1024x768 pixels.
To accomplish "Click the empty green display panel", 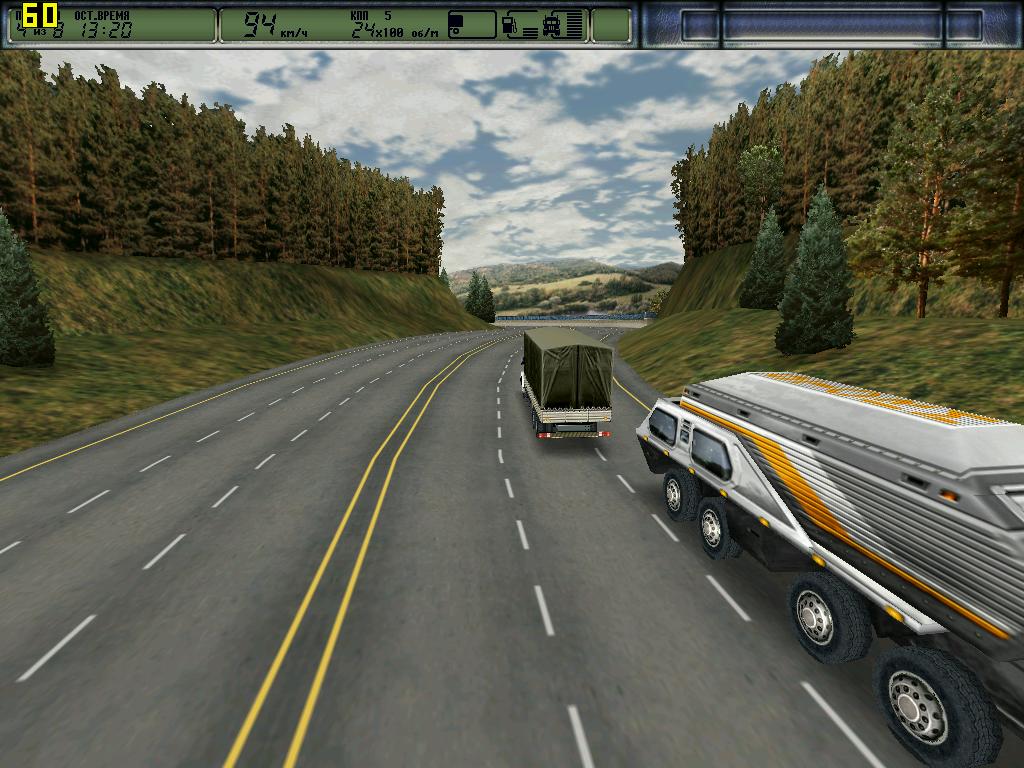I will [x=611, y=25].
